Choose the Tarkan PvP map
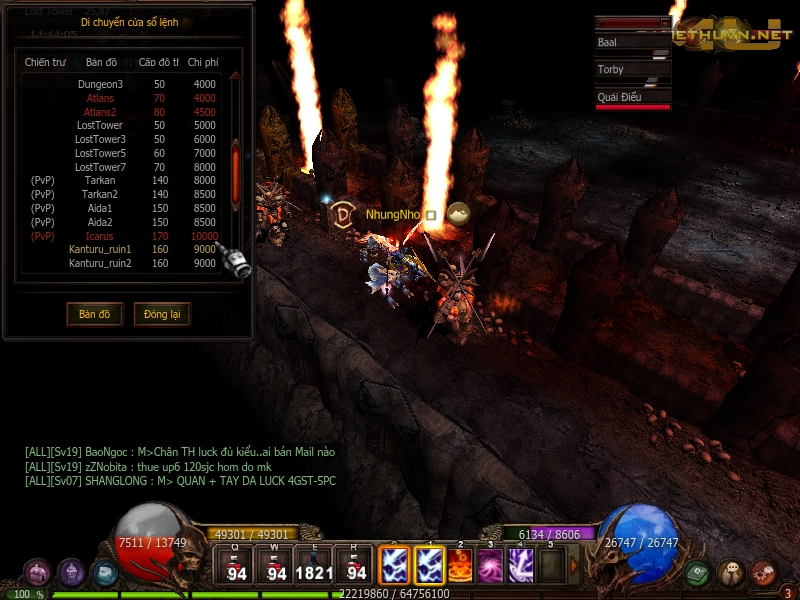Viewport: 800px width, 600px height. (100, 180)
